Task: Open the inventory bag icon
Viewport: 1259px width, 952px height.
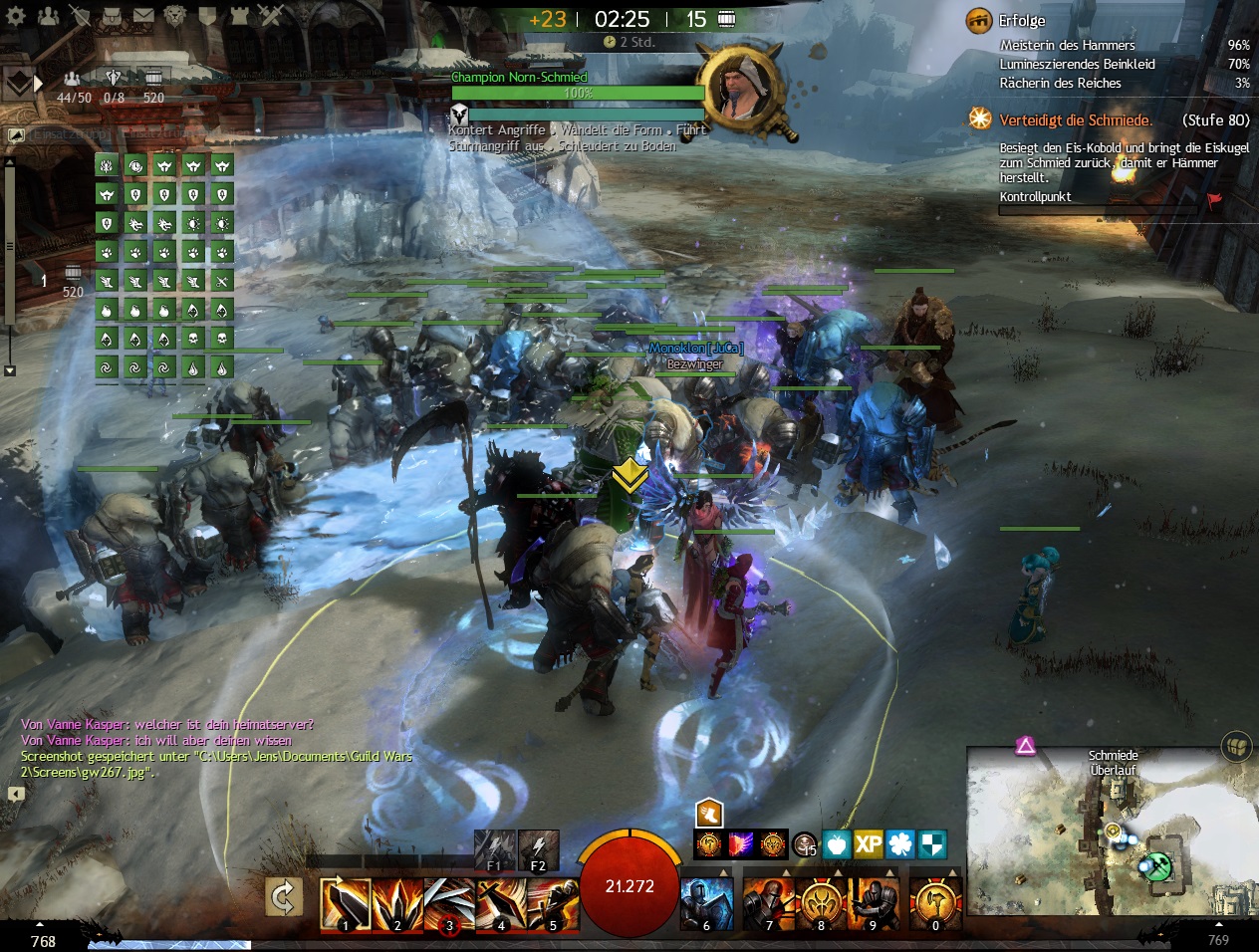Action: pos(113,16)
